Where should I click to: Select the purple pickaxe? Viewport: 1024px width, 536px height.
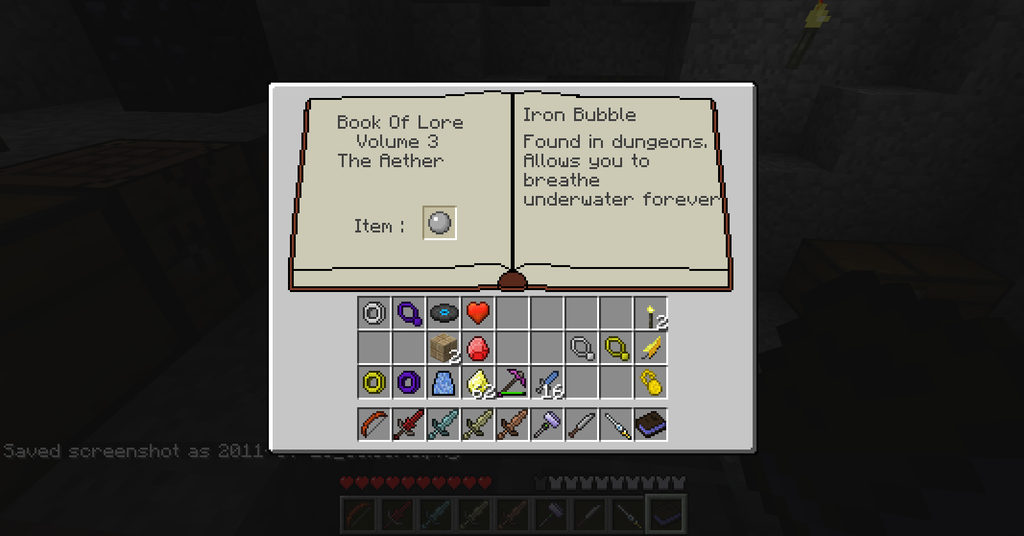(x=512, y=382)
